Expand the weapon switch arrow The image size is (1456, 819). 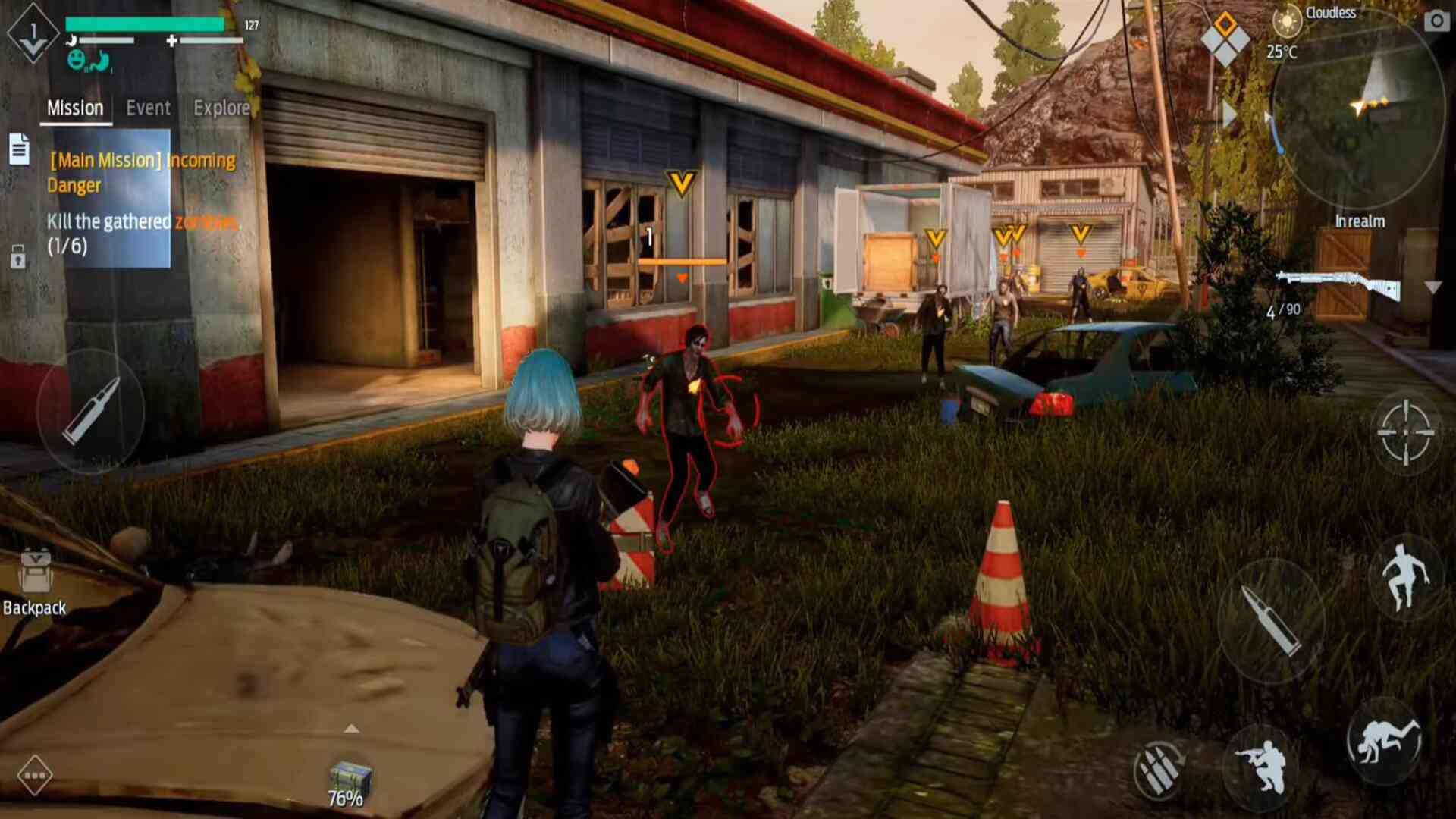(1432, 287)
